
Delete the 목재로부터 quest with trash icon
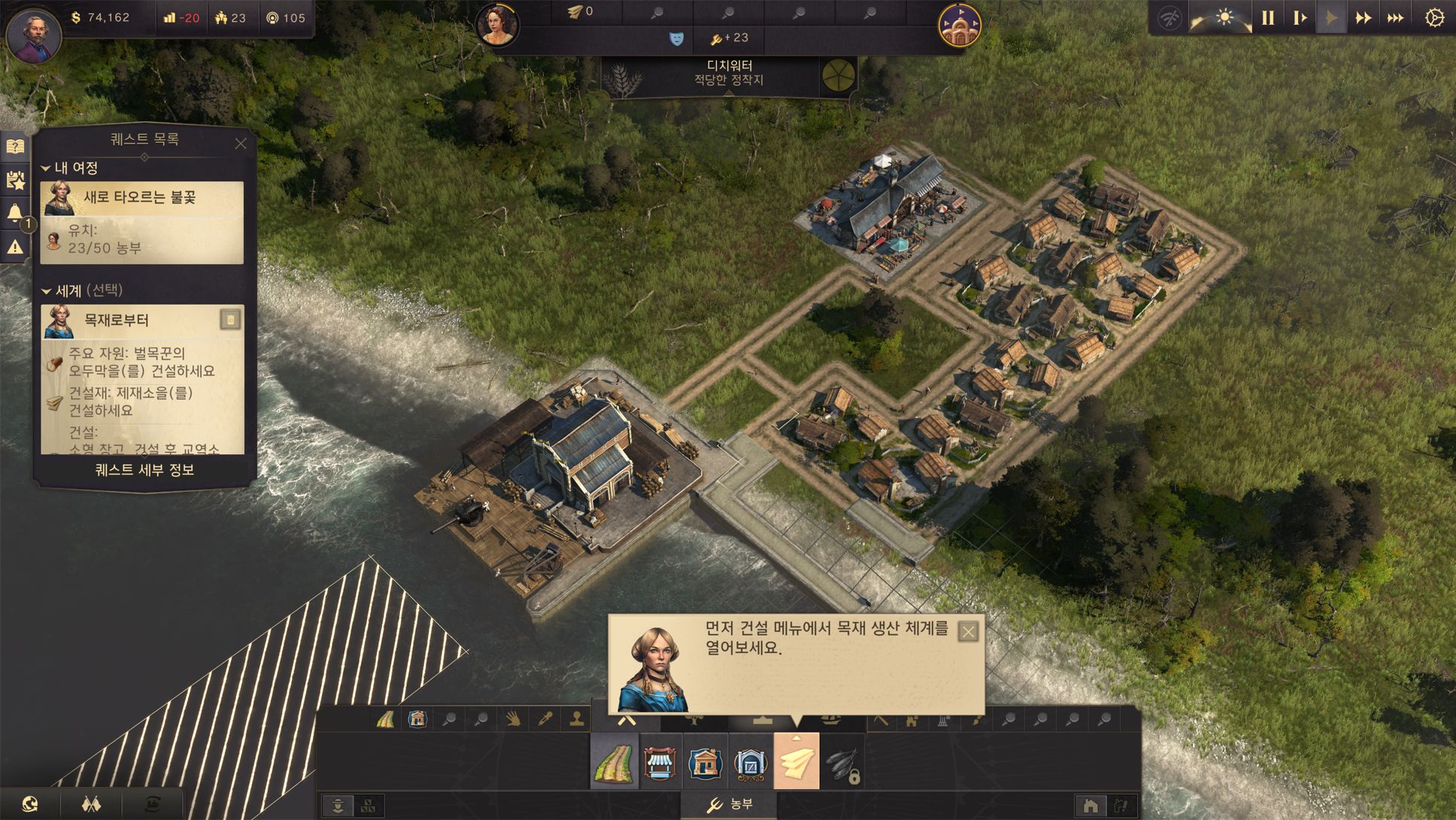[231, 320]
